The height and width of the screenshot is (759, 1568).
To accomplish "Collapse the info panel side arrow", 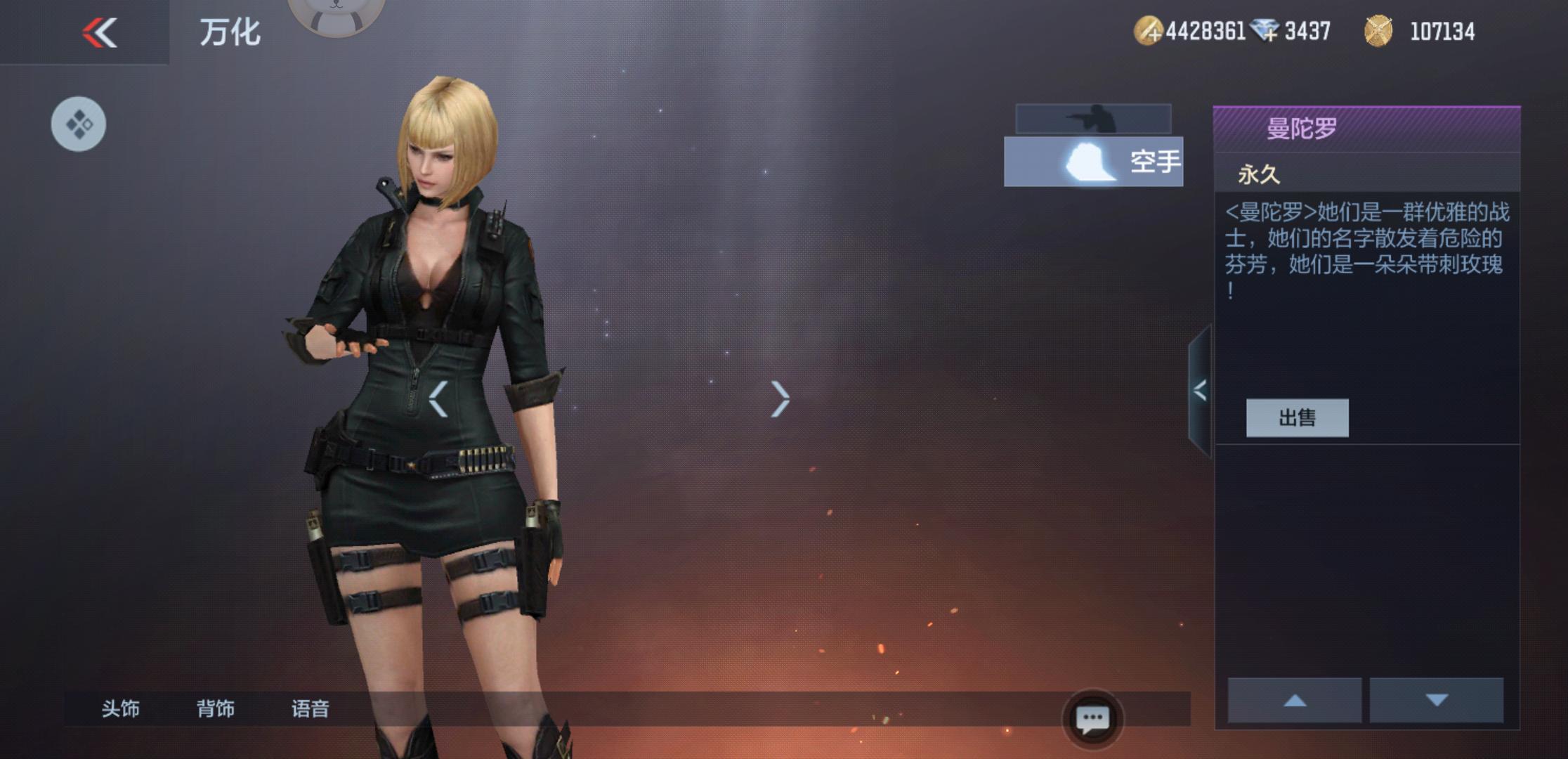I will (x=1200, y=391).
